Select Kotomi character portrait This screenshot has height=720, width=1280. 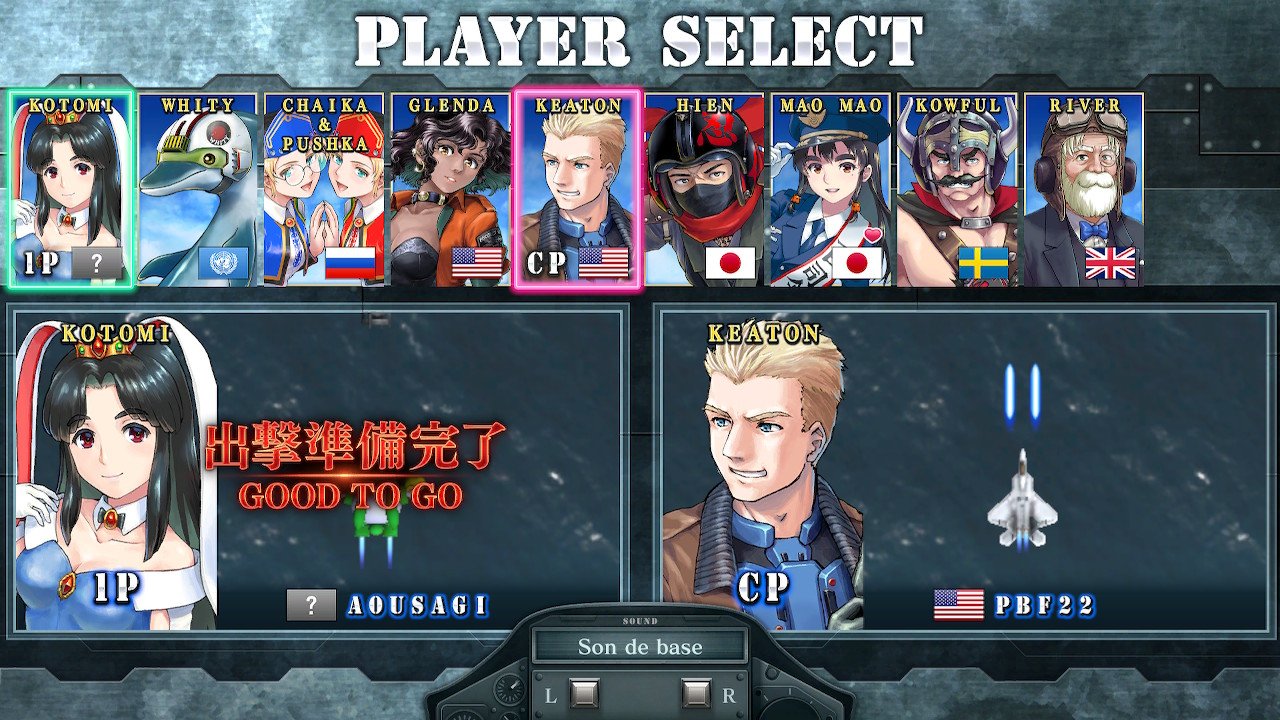72,190
